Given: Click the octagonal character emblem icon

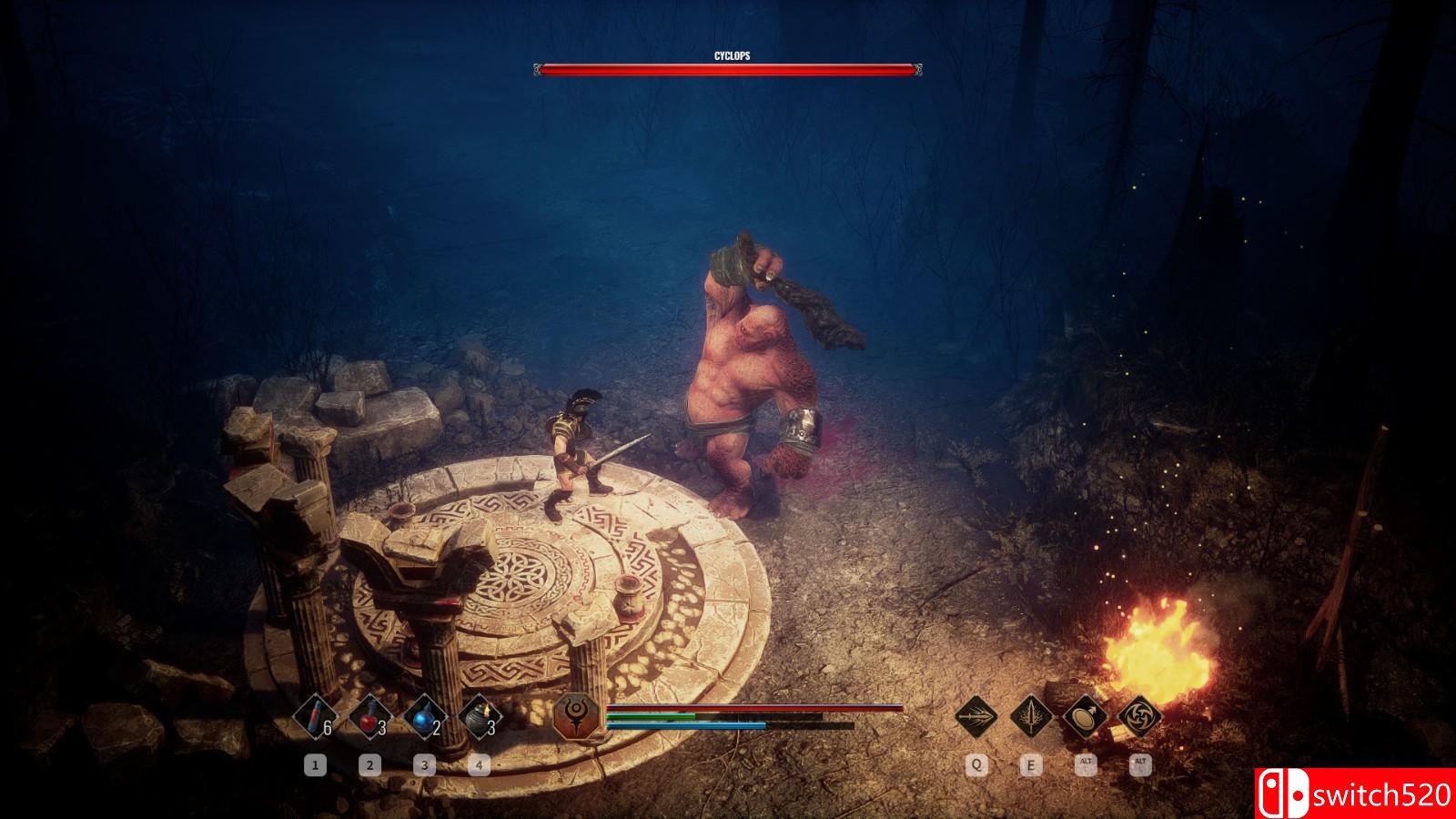Looking at the screenshot, I should 577,716.
